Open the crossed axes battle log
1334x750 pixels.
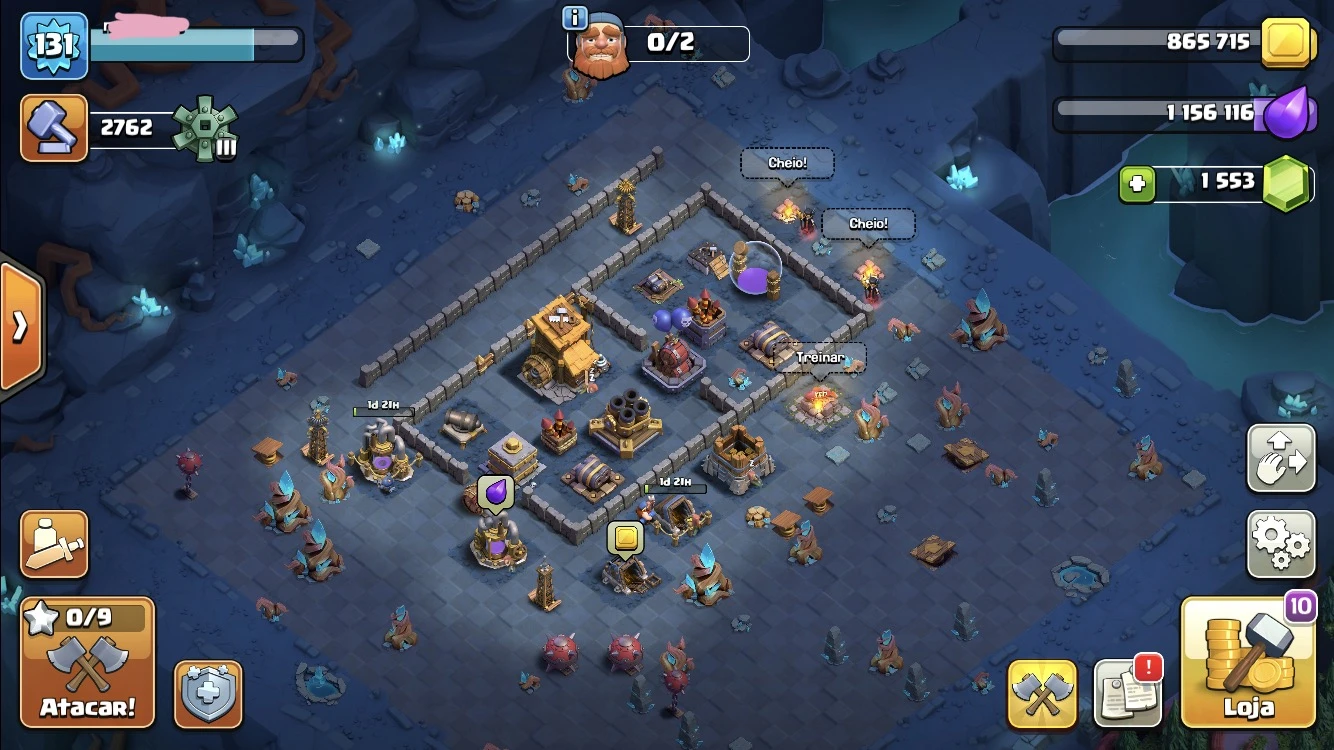pyautogui.click(x=1042, y=693)
